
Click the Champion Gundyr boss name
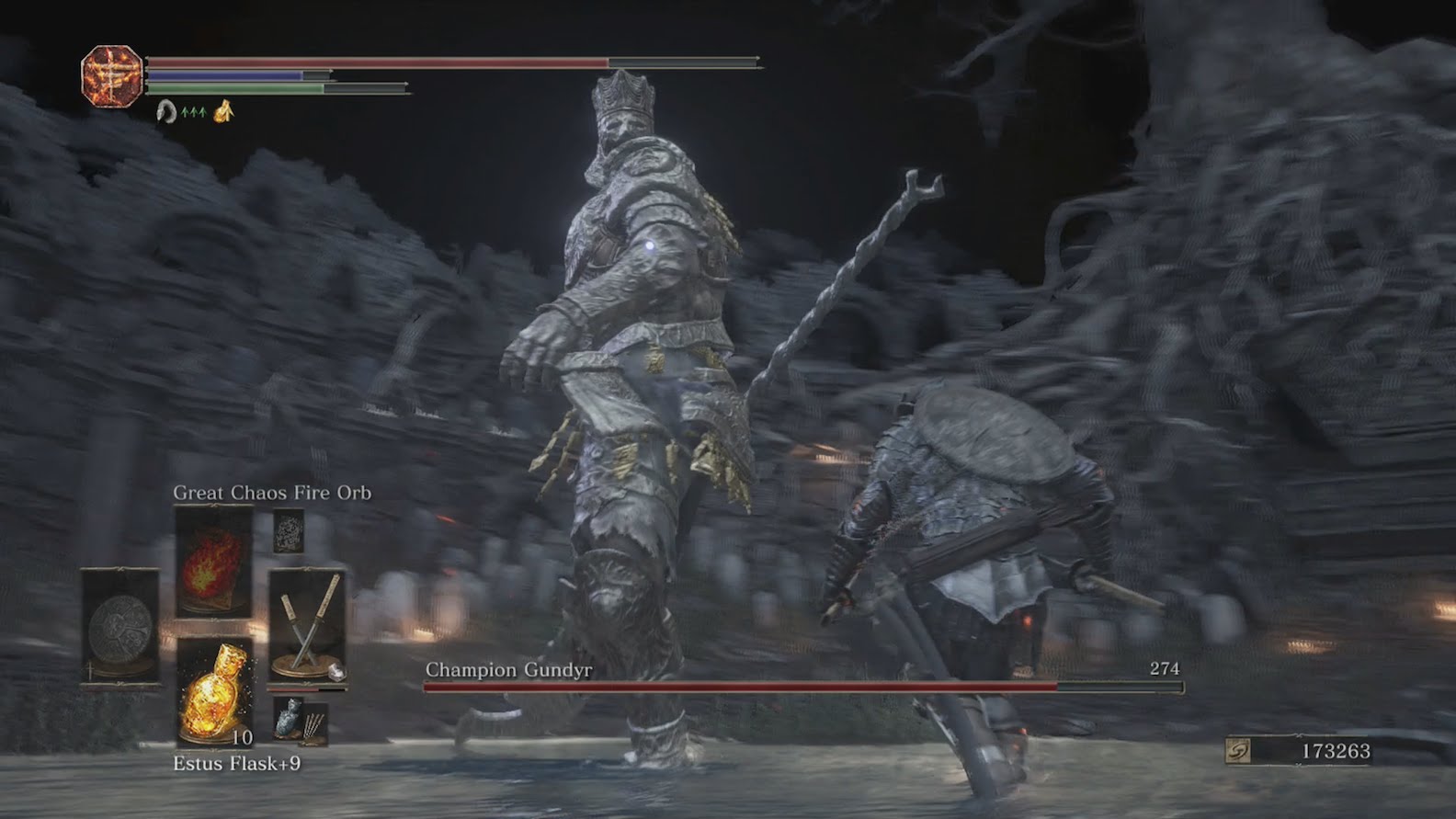point(507,671)
